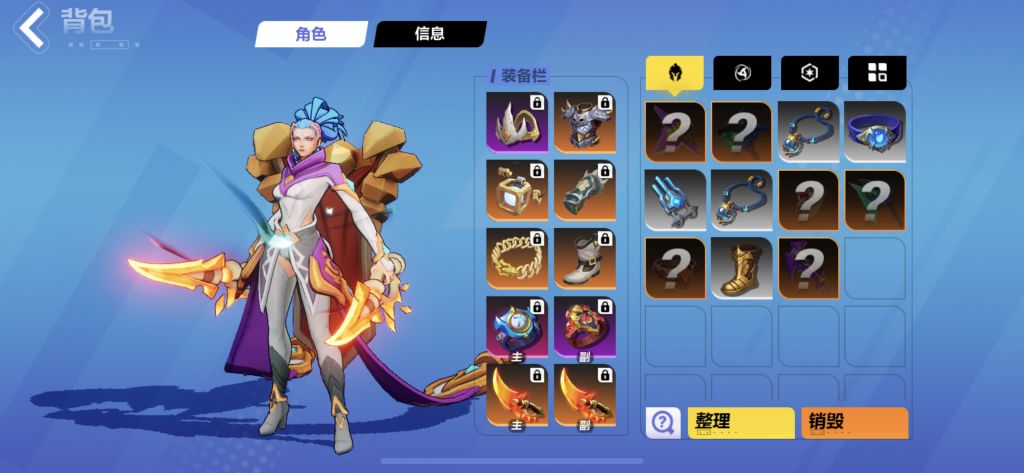Screen dimensions: 1024x473
Task: Select the golden boots in the bag
Action: pyautogui.click(x=741, y=268)
